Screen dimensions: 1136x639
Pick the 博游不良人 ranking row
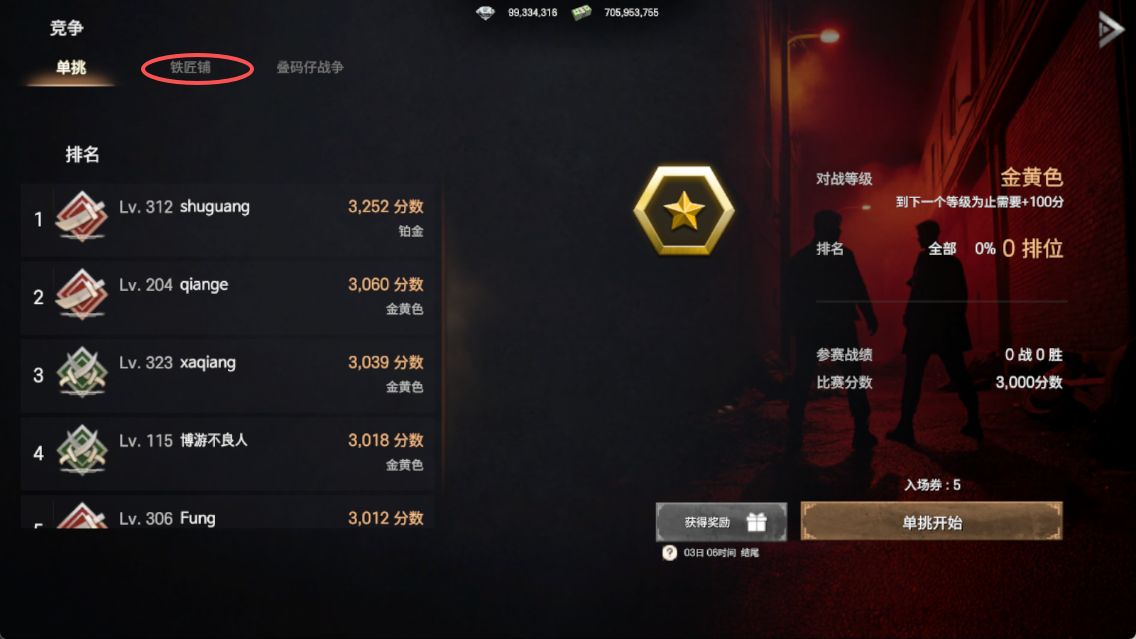230,453
